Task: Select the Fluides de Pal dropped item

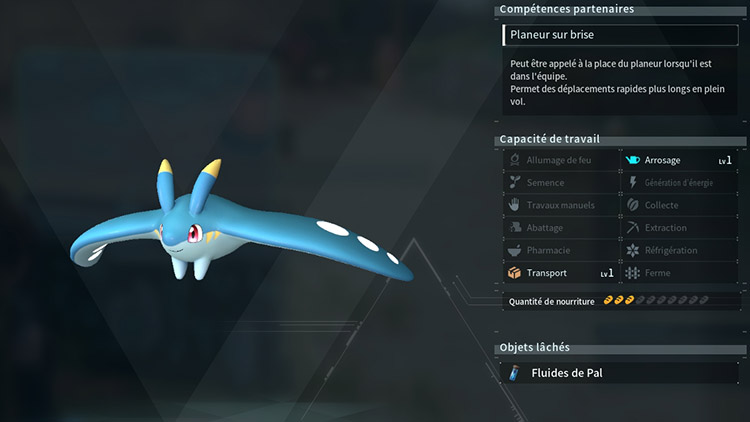Action: point(621,373)
